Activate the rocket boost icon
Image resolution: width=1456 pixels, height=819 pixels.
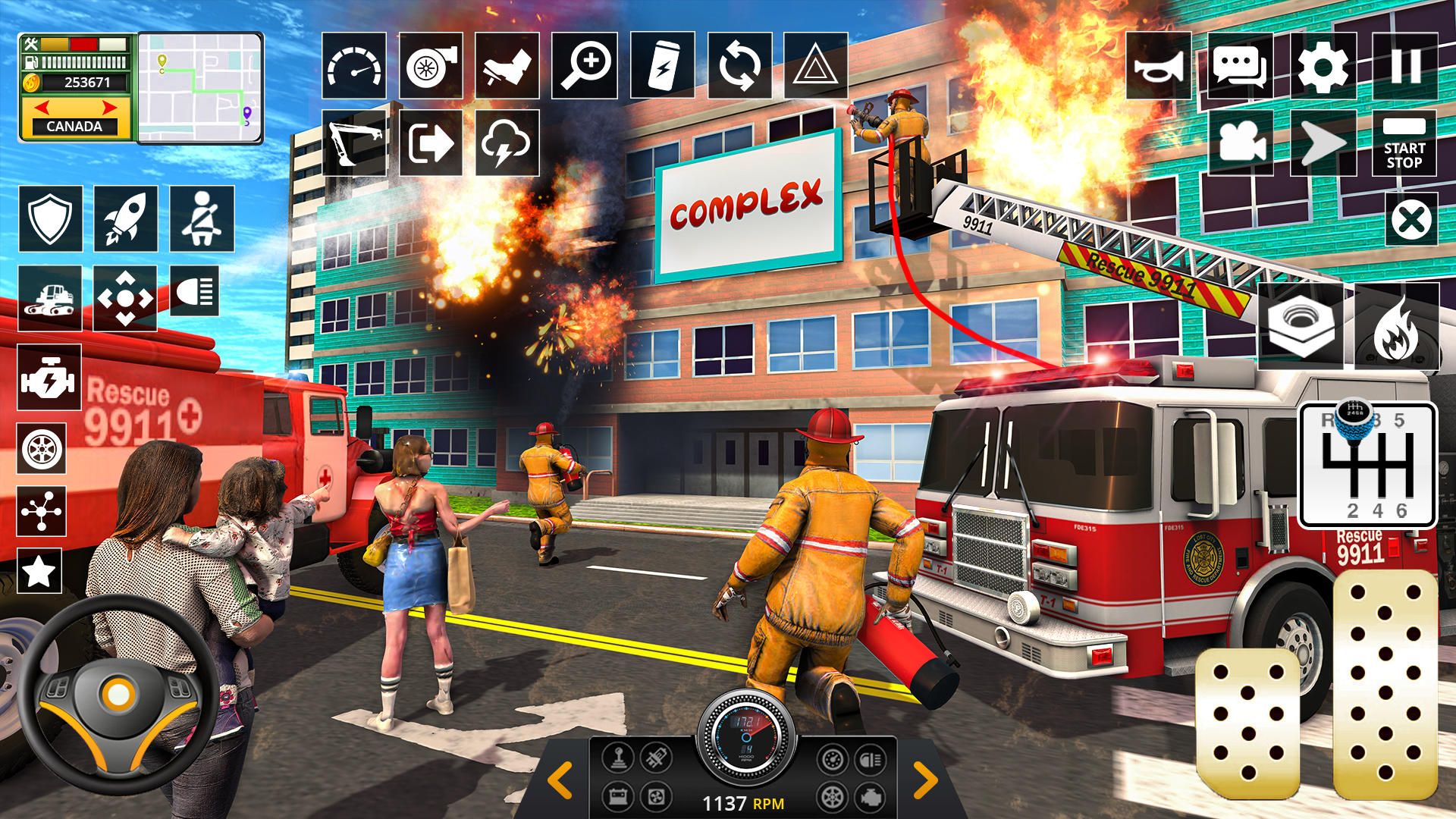[x=126, y=218]
